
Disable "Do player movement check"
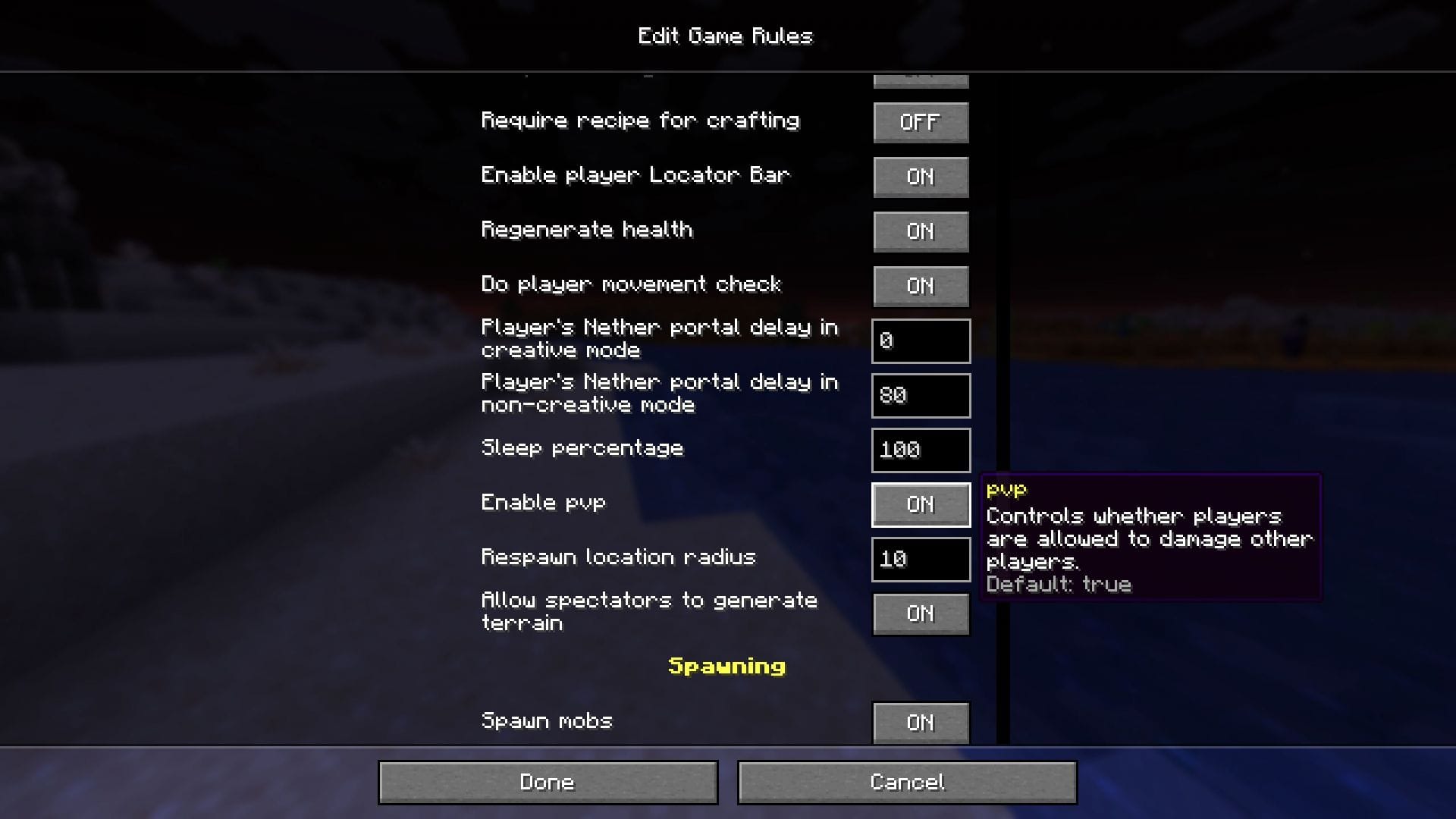pos(920,286)
